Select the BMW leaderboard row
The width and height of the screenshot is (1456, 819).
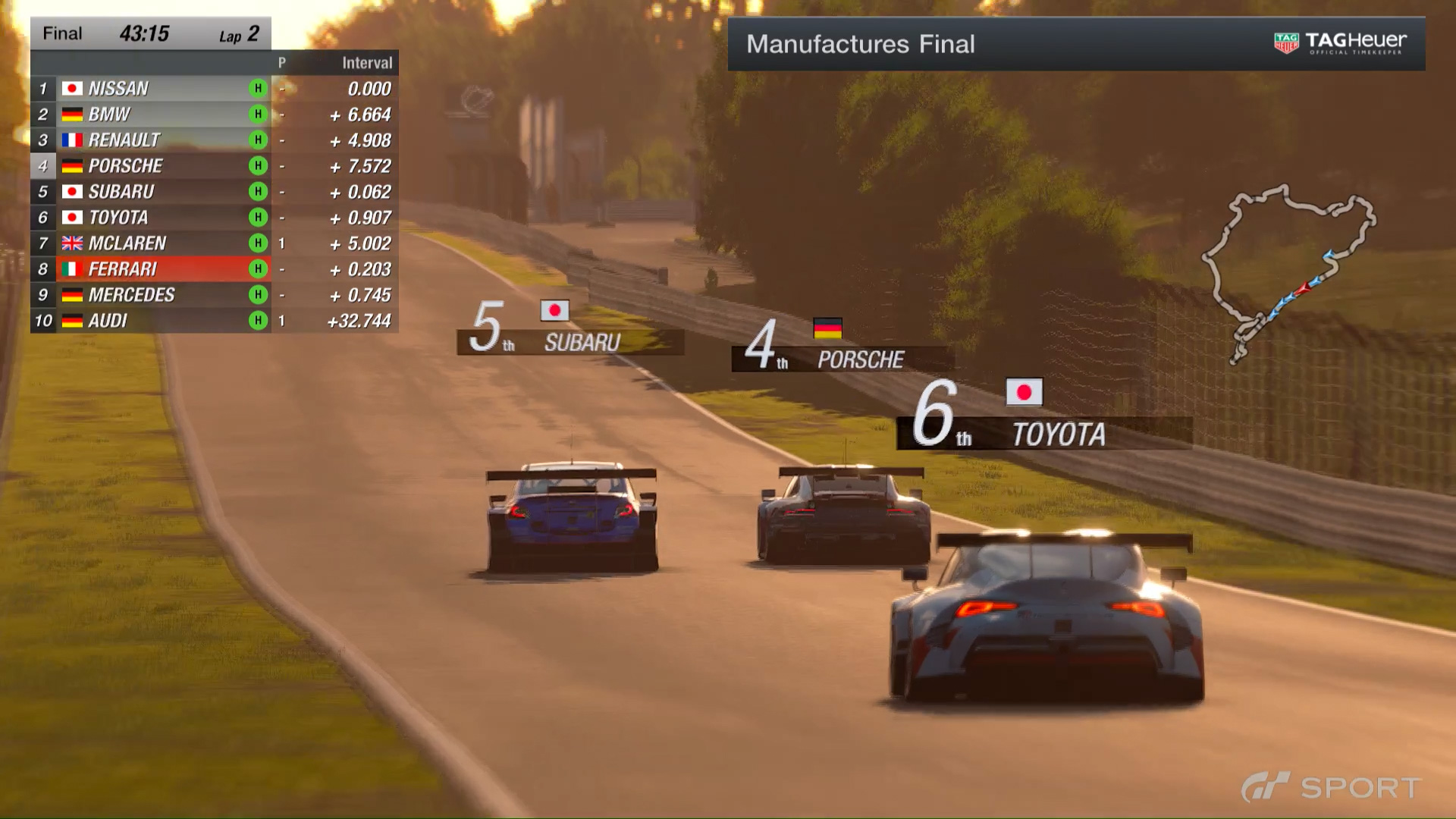(212, 115)
